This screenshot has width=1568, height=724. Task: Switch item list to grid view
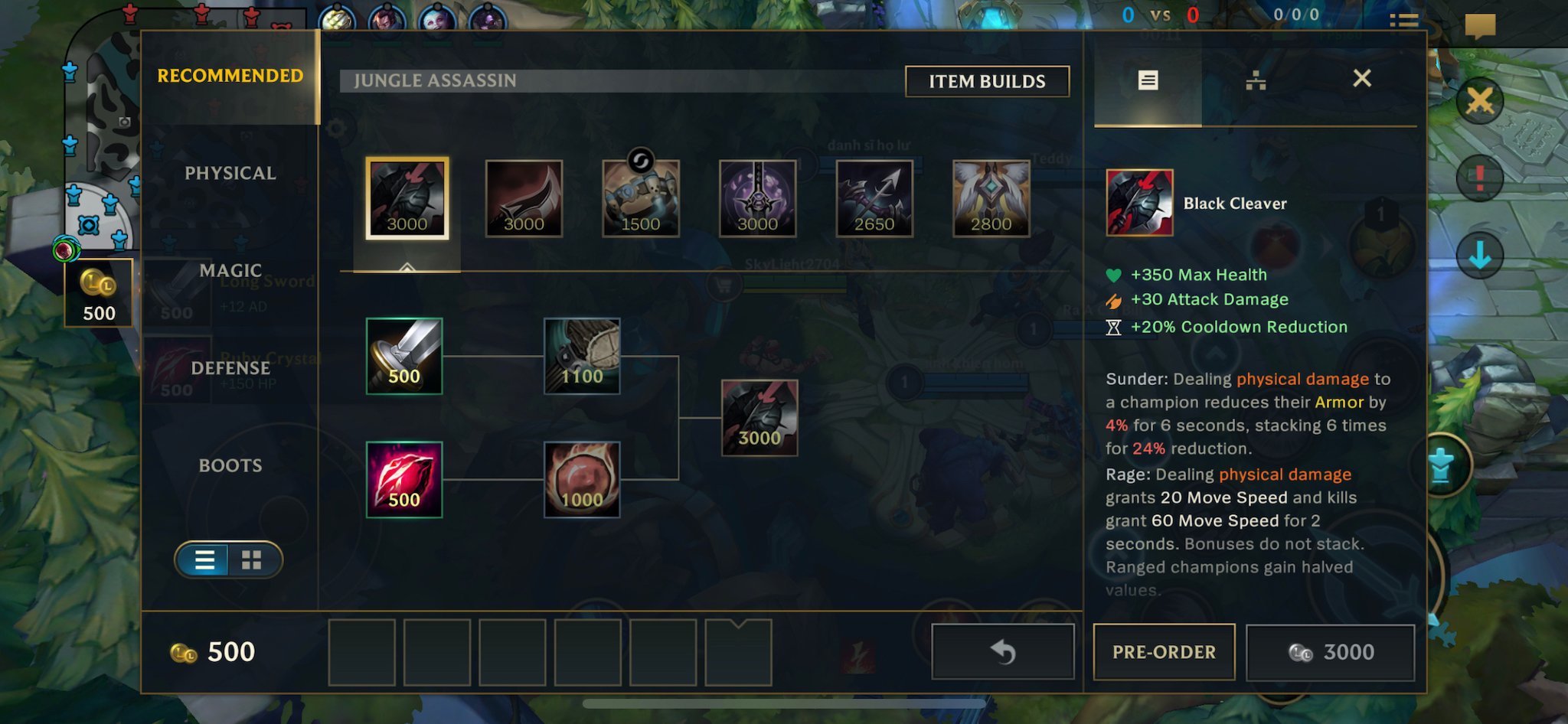click(x=251, y=560)
